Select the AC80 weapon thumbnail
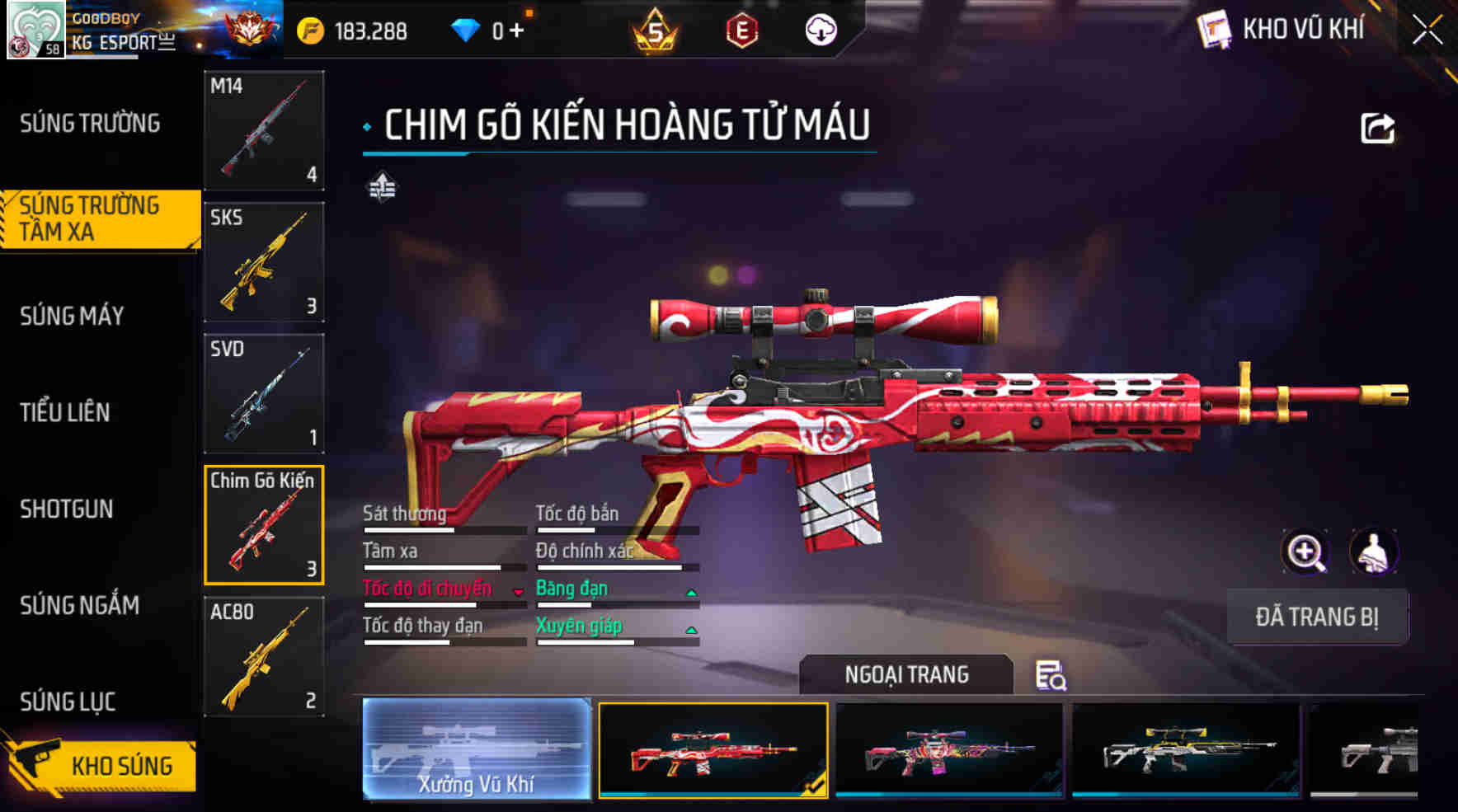This screenshot has height=812, width=1458. [262, 657]
